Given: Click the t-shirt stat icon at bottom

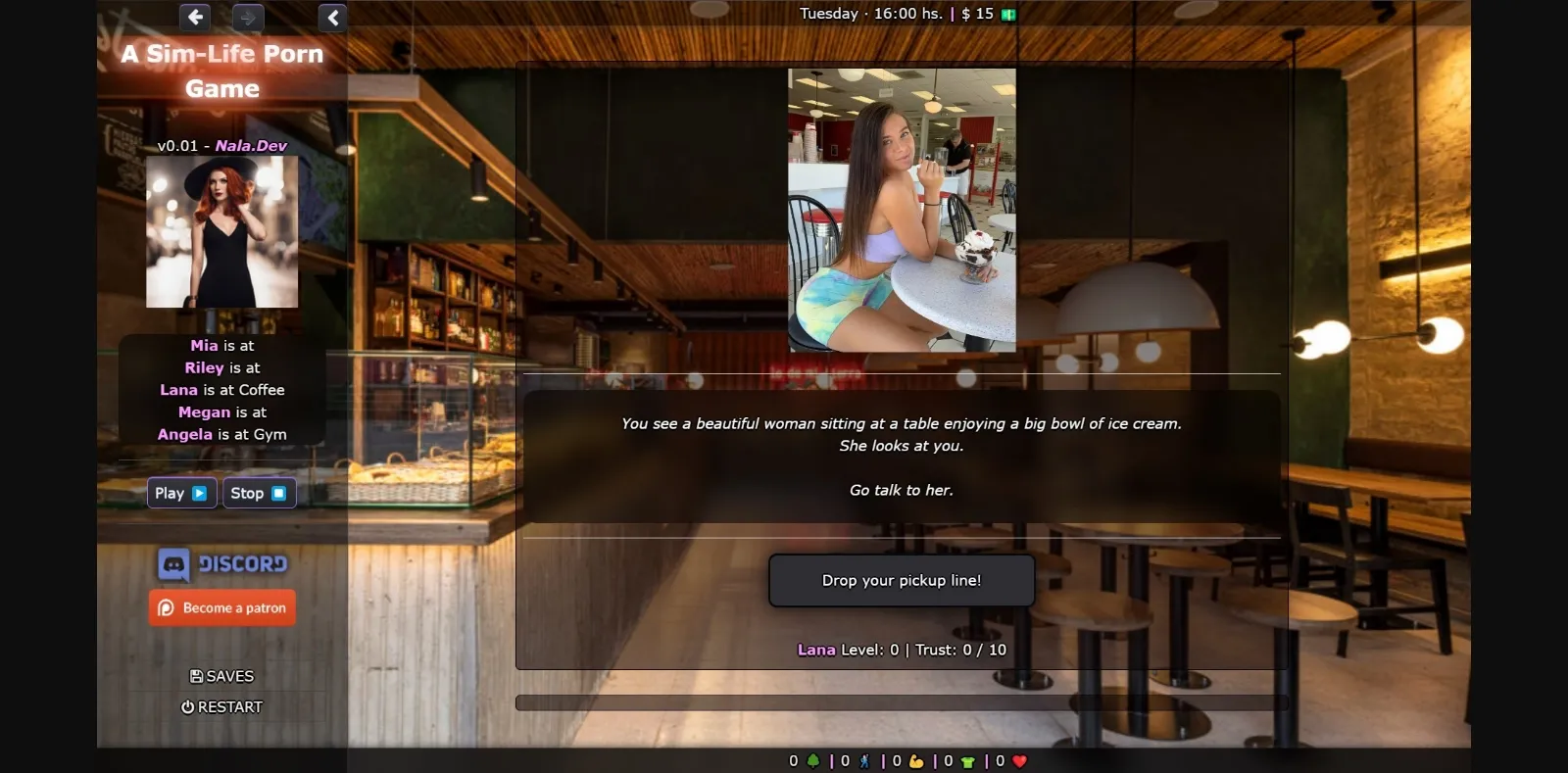Looking at the screenshot, I should pos(967,760).
